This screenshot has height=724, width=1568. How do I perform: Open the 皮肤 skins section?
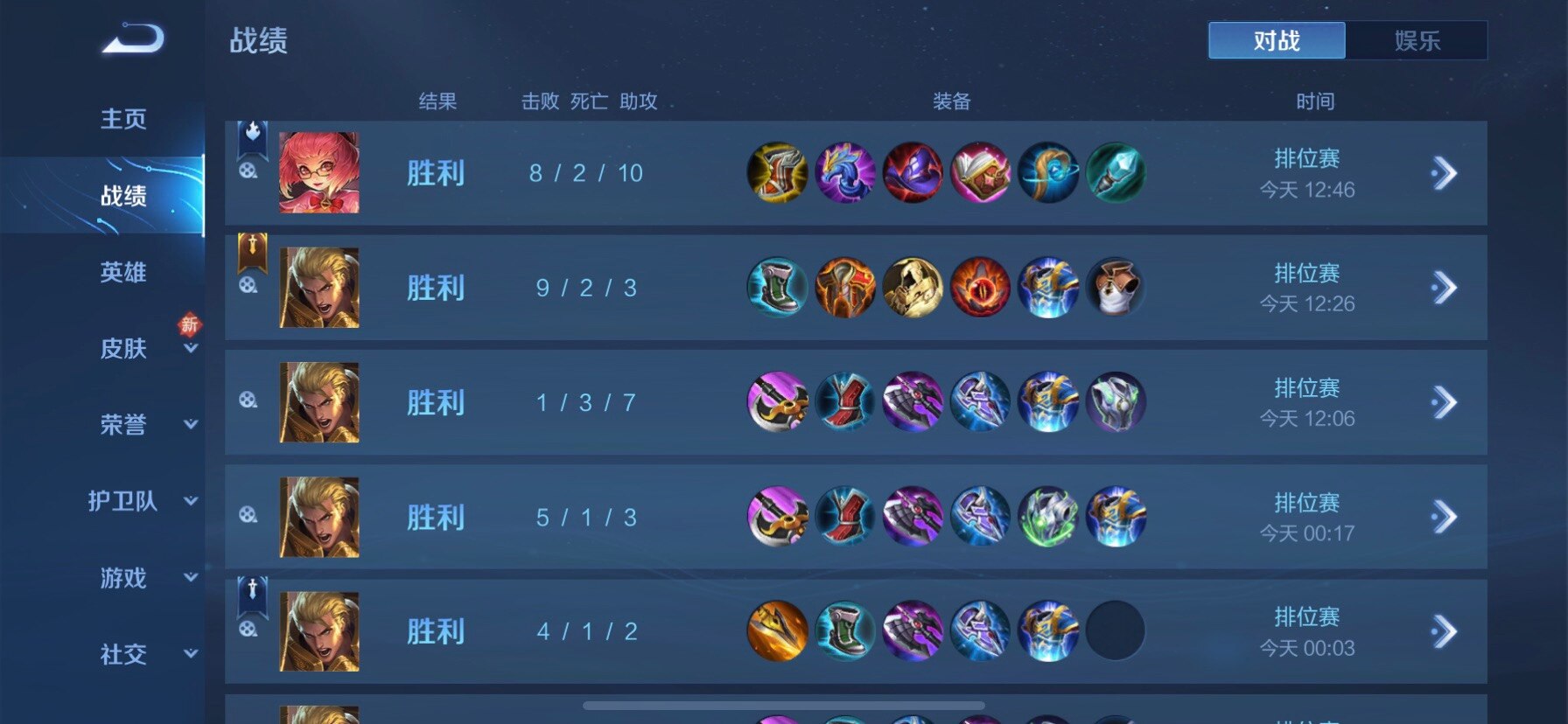(x=123, y=348)
